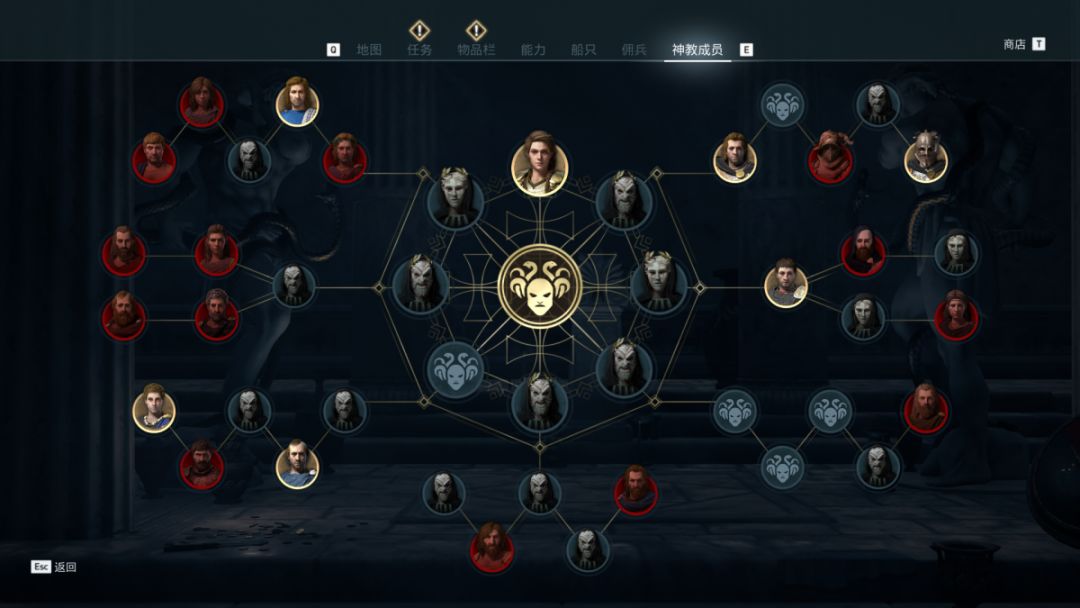Screen dimensions: 1080x608
Task: Open the 任务 tab
Action: point(420,50)
